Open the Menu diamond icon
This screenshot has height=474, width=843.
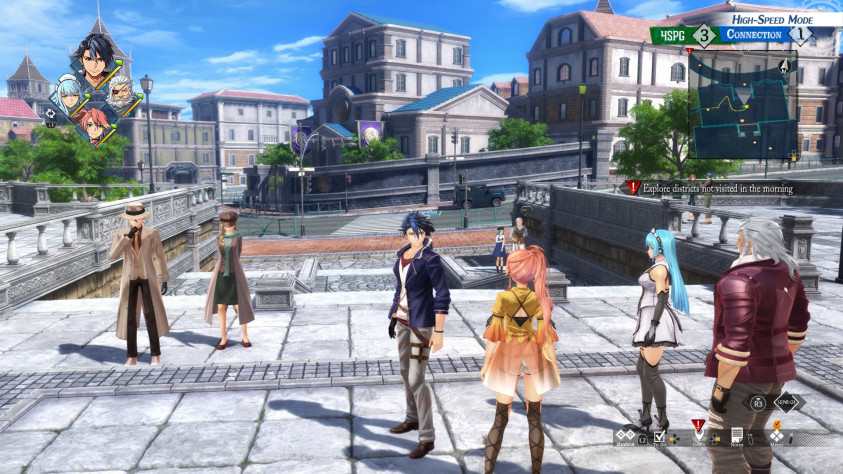pyautogui.click(x=778, y=437)
